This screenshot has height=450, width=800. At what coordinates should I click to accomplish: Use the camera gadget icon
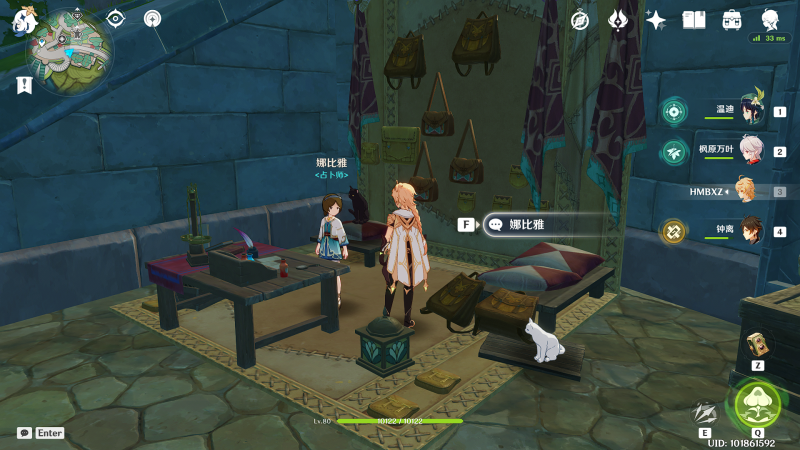pyautogui.click(x=757, y=344)
